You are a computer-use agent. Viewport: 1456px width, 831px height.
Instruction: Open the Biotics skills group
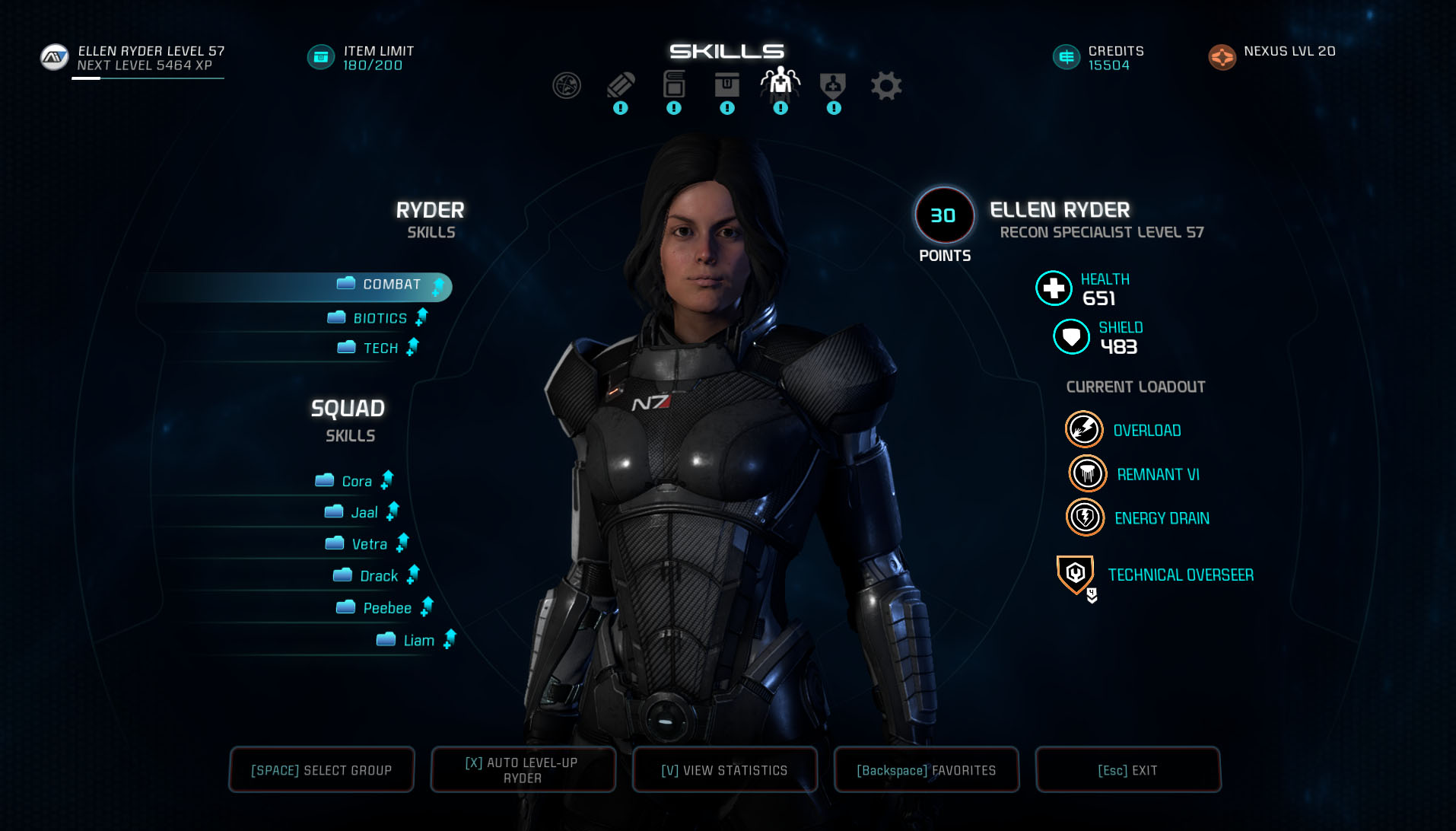coord(380,318)
